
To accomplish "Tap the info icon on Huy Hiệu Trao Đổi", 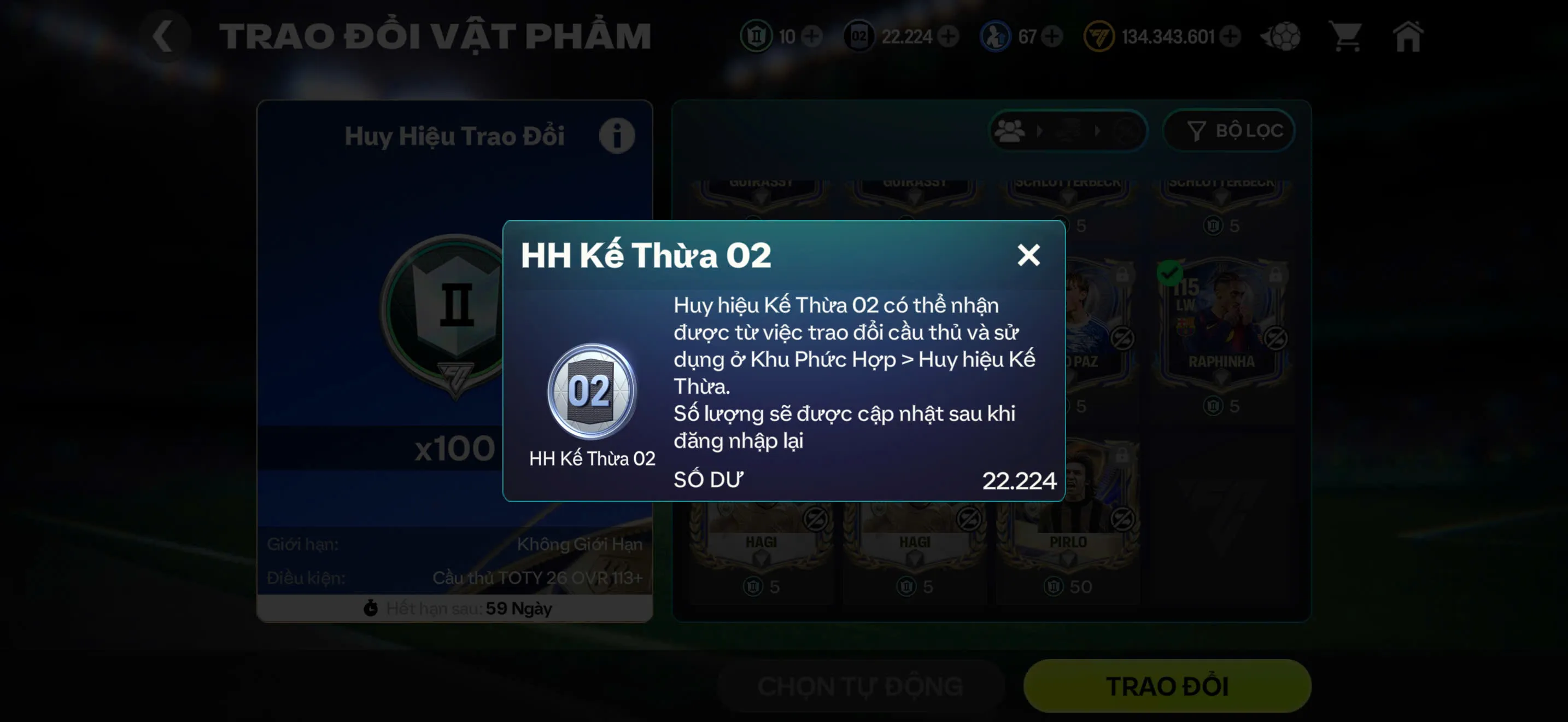I will pyautogui.click(x=617, y=136).
